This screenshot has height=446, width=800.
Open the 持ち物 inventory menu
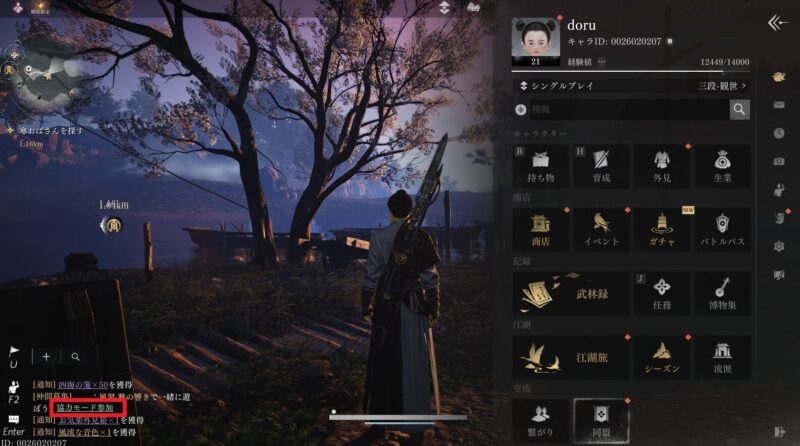541,165
